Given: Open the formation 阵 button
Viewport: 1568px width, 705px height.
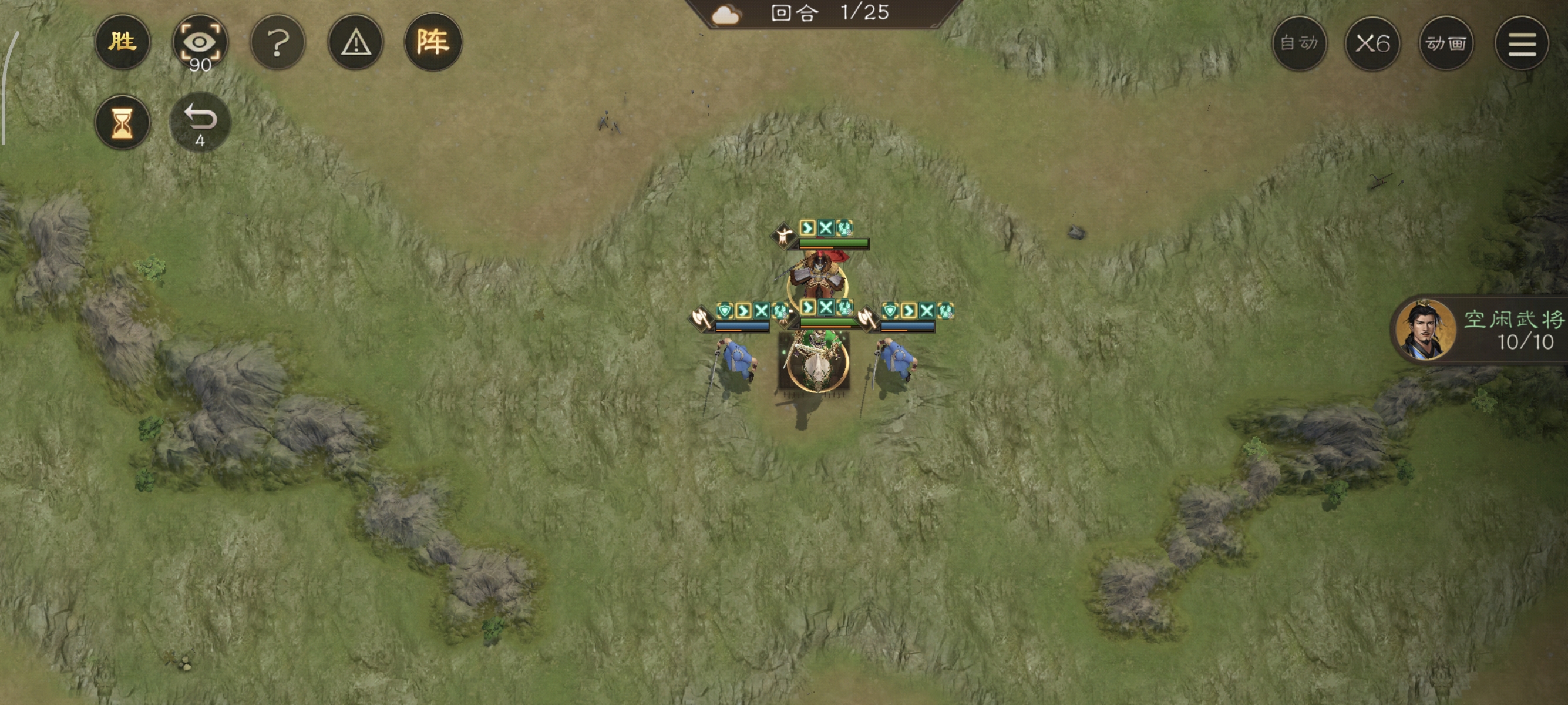Looking at the screenshot, I should (x=433, y=42).
